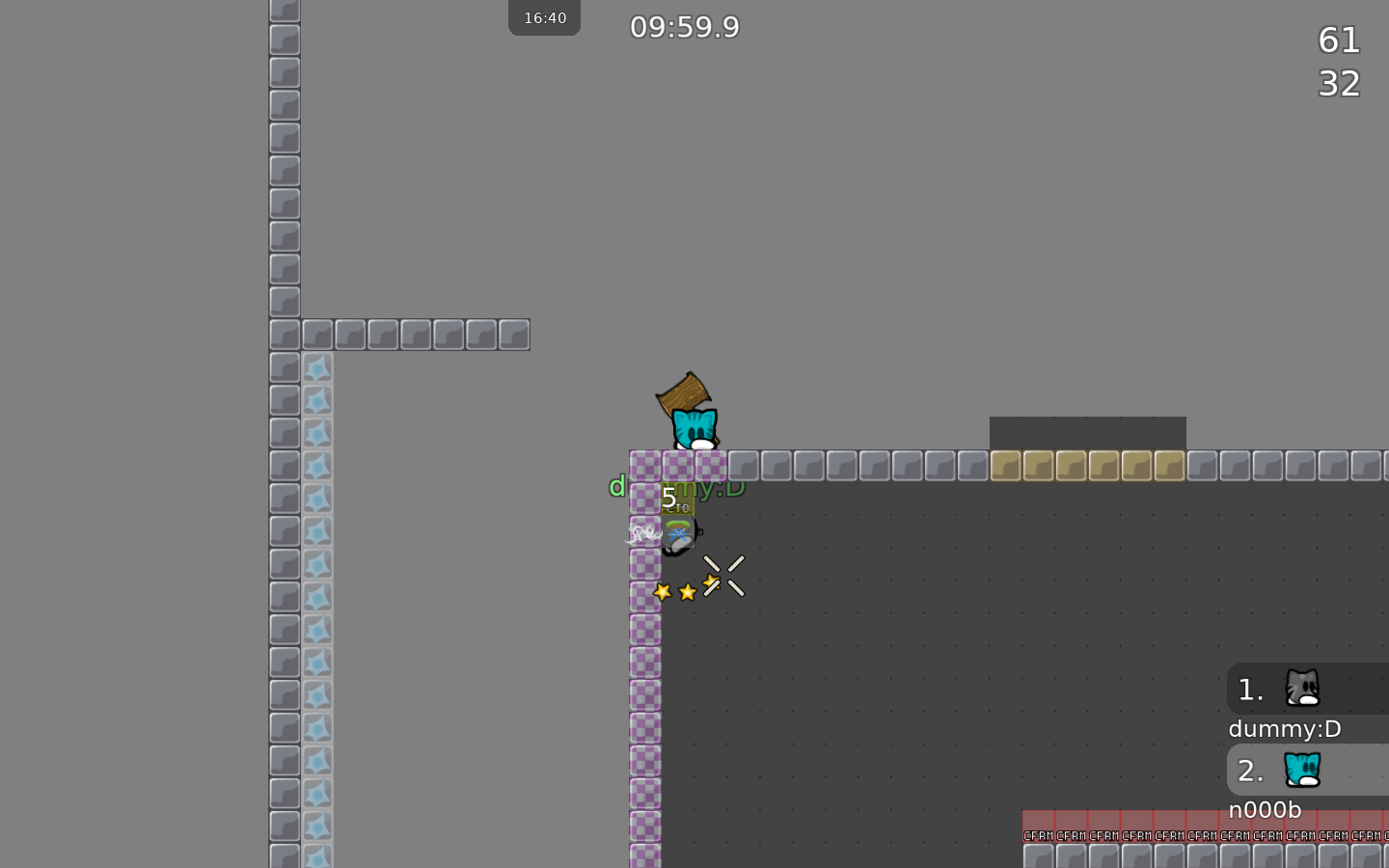Viewport: 1389px width, 868px height.
Task: Click the dummy:D leaderboard entry
Action: (1284, 729)
